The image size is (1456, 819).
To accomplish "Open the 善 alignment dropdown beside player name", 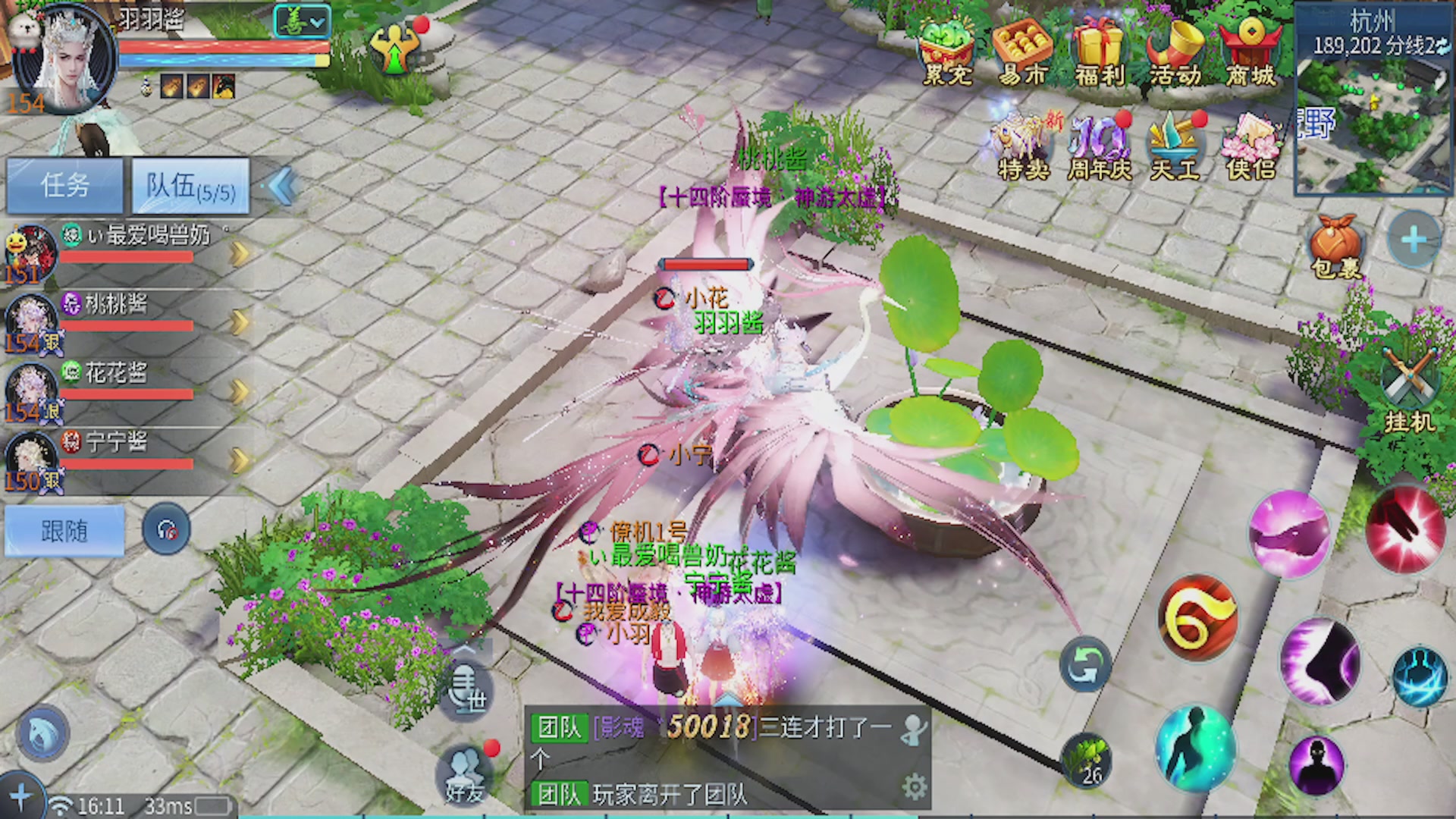I will (x=302, y=23).
